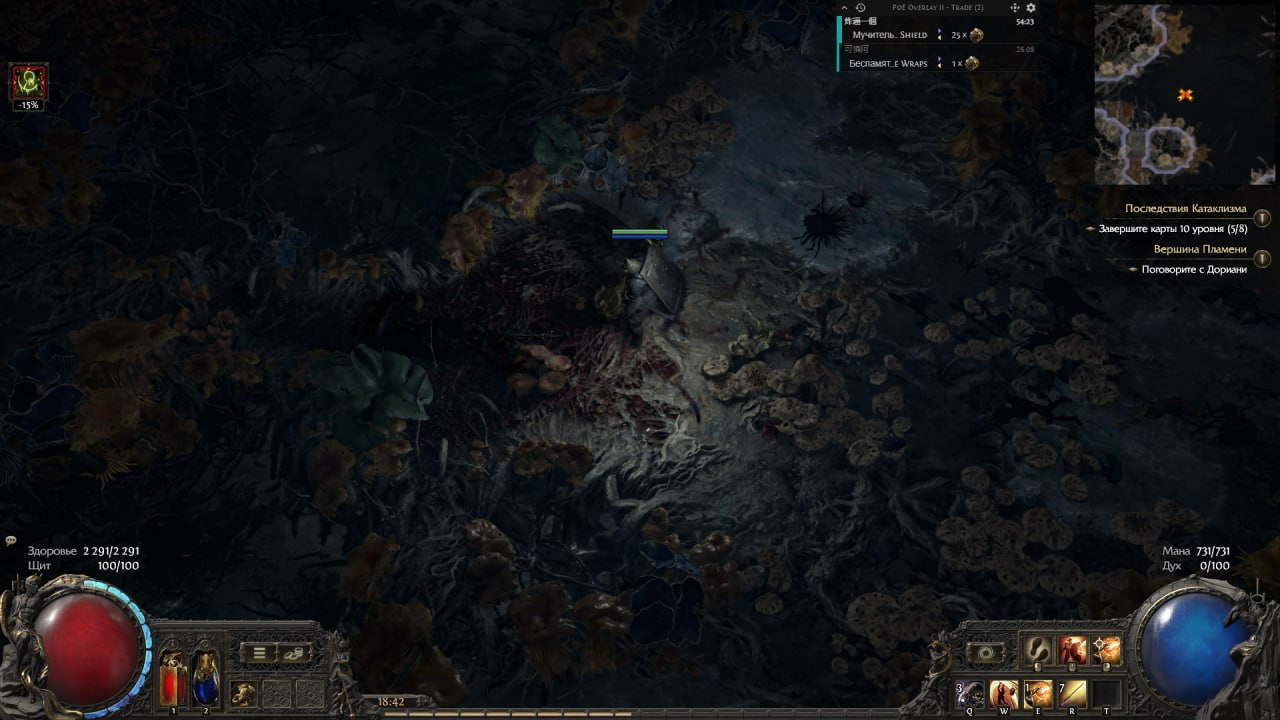Select the dodge roll skill icon
The height and width of the screenshot is (720, 1280).
[x=1037, y=650]
